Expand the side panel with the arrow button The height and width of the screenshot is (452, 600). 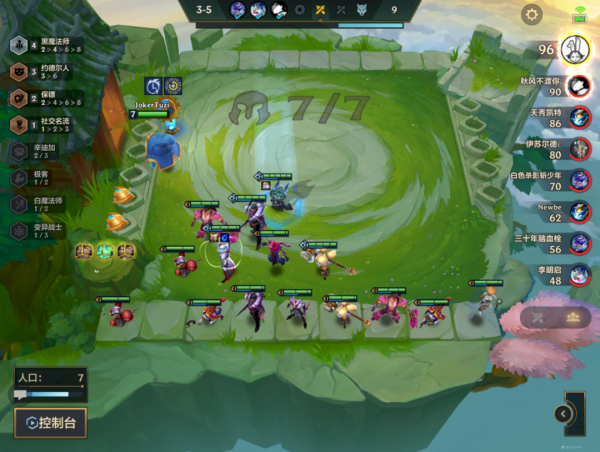coord(564,414)
